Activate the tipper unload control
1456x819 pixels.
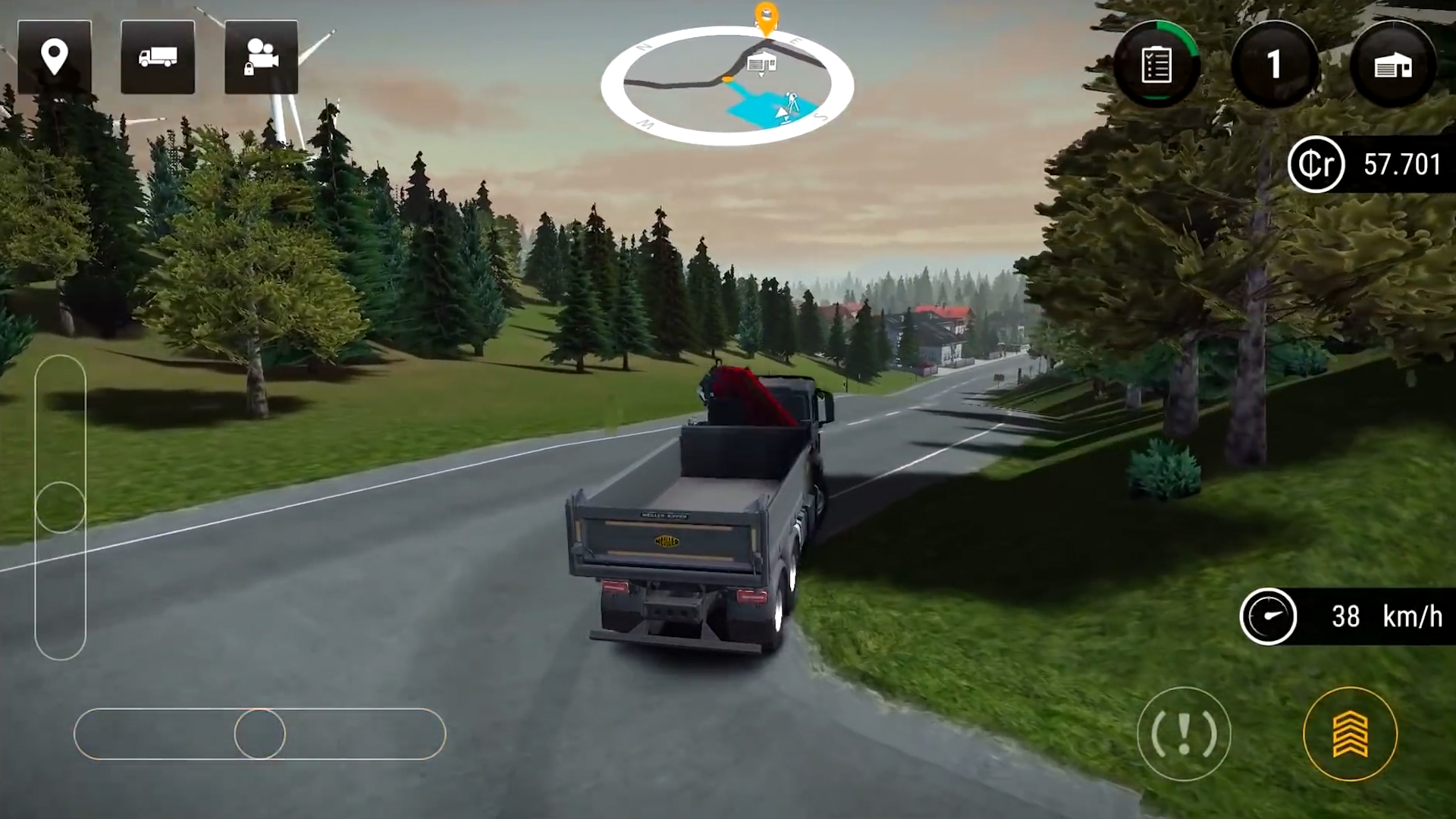tap(1351, 733)
